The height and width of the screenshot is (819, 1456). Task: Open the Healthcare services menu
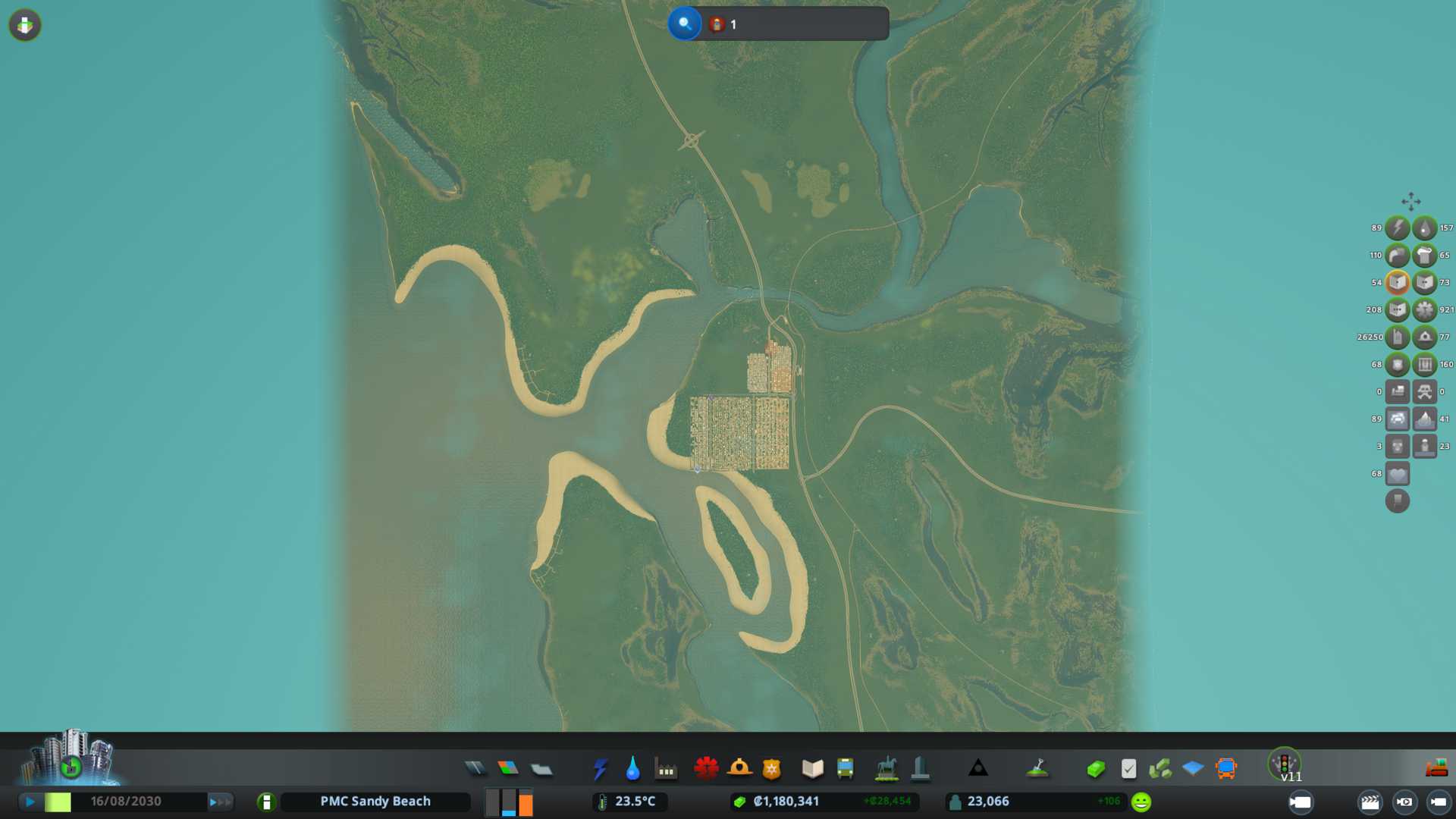tap(706, 769)
